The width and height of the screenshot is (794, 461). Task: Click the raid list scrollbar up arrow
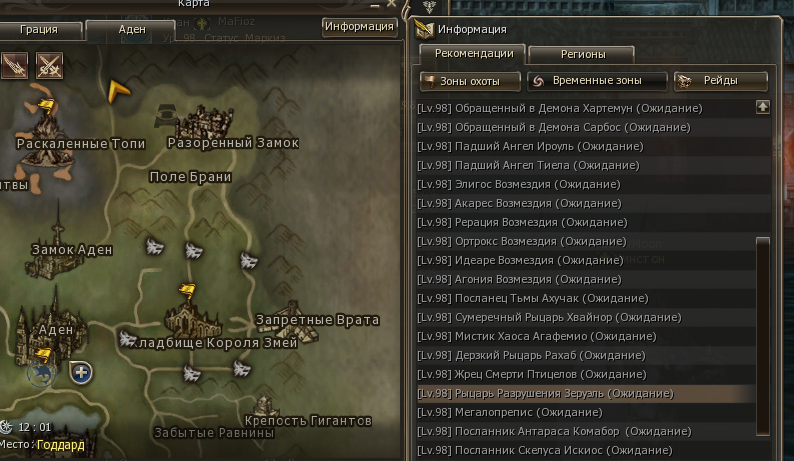(763, 107)
